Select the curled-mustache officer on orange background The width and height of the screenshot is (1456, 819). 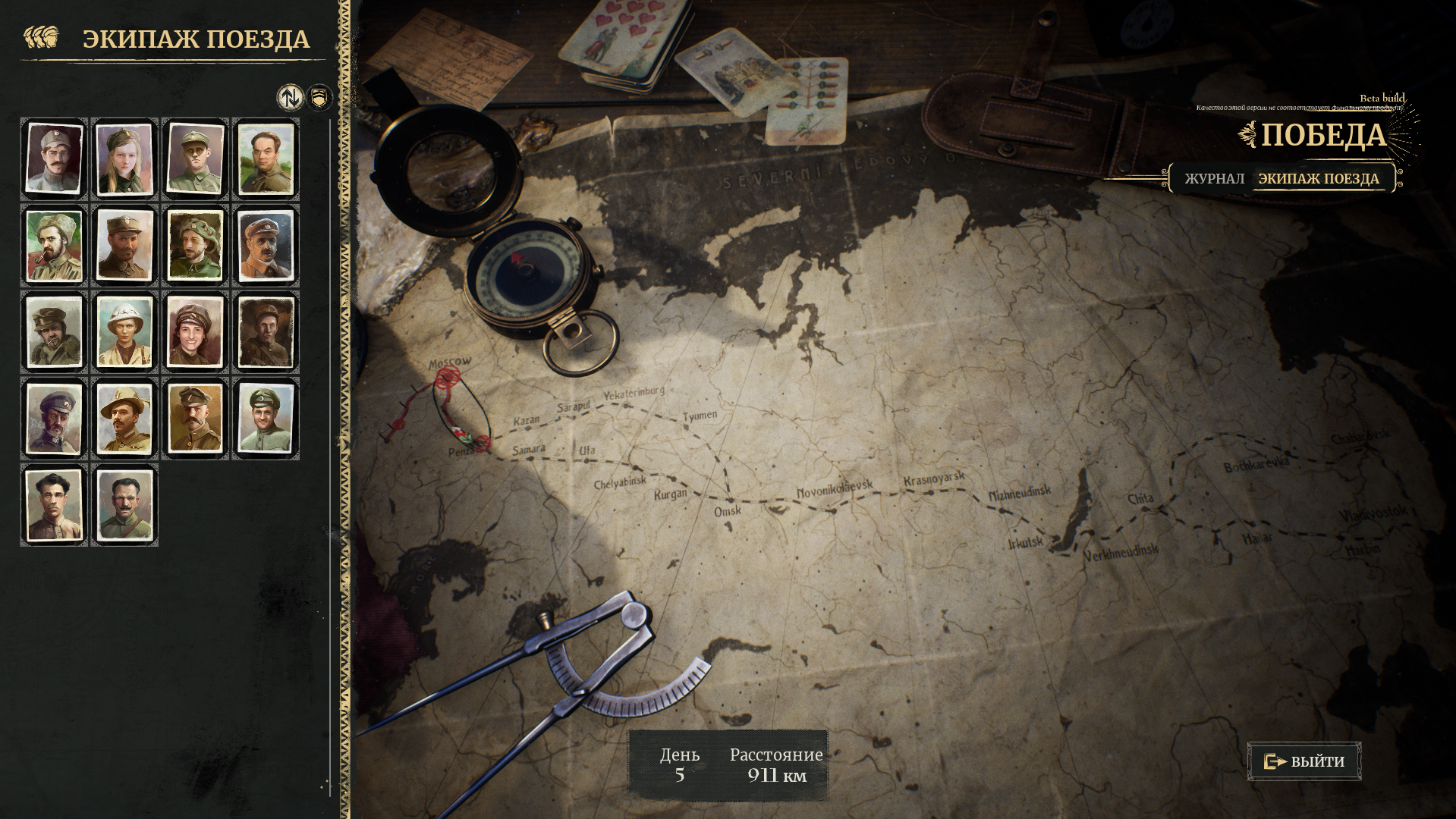point(195,419)
